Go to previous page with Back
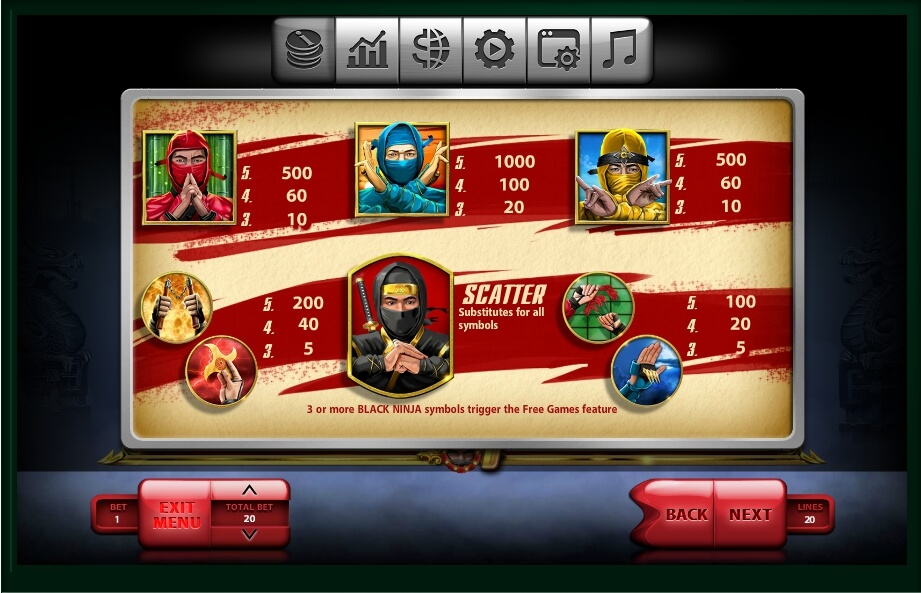The height and width of the screenshot is (593, 921). pyautogui.click(x=686, y=514)
